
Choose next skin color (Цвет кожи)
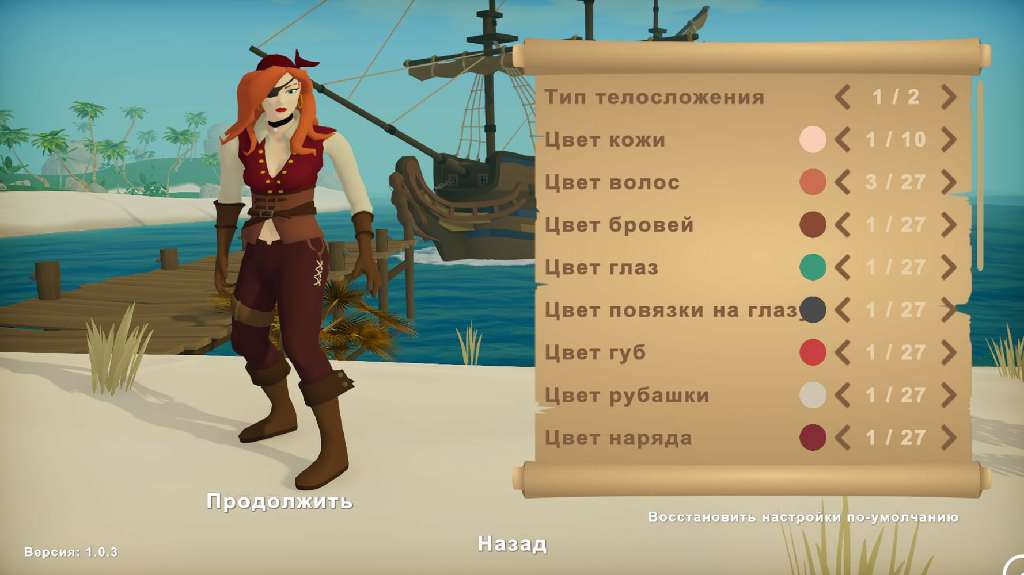pyautogui.click(x=949, y=140)
